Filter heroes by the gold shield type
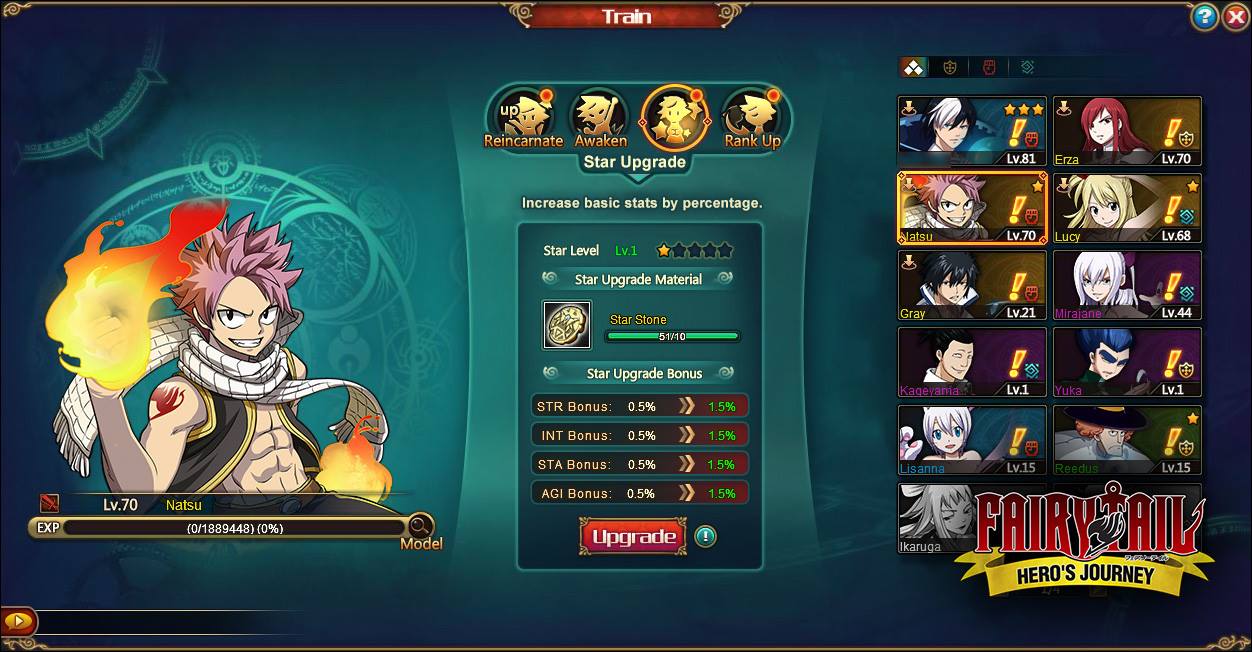Screen dimensions: 1252x652 point(950,67)
